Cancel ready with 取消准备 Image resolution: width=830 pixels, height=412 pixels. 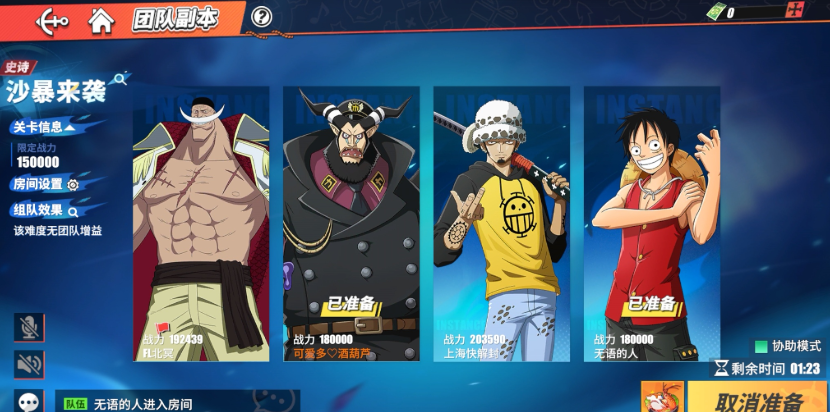pyautogui.click(x=758, y=400)
